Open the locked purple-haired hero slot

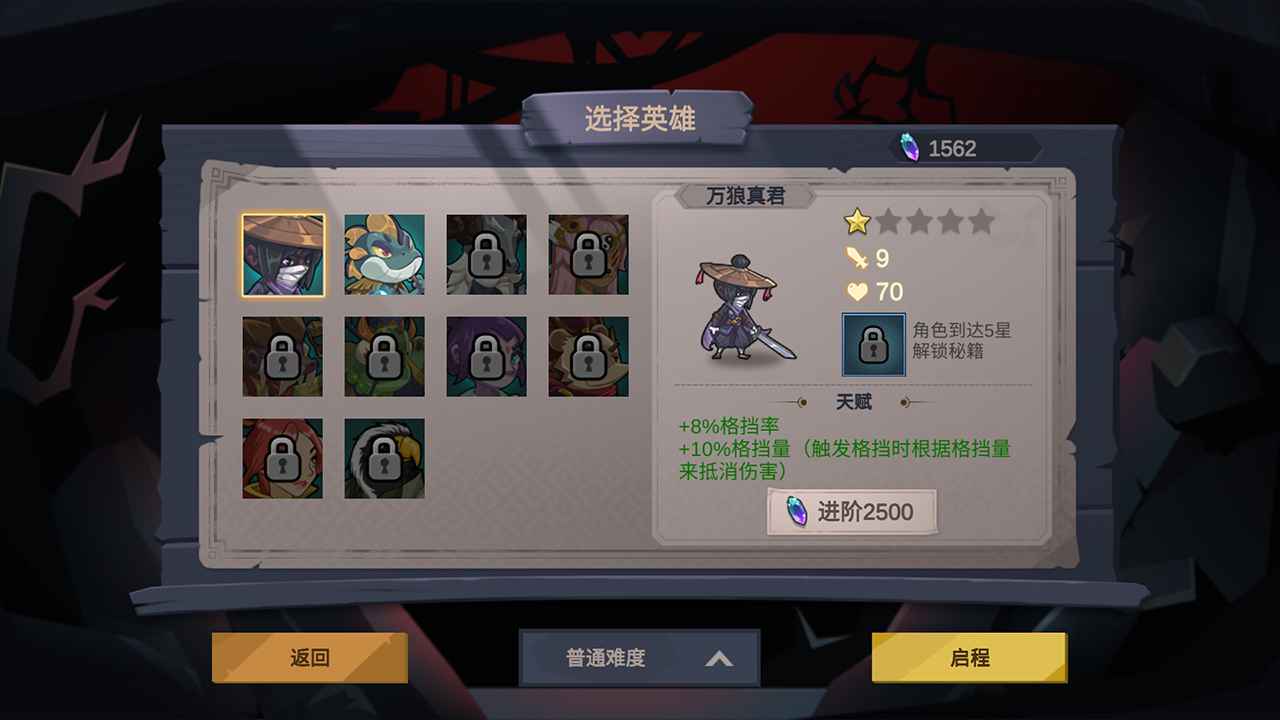click(x=485, y=355)
